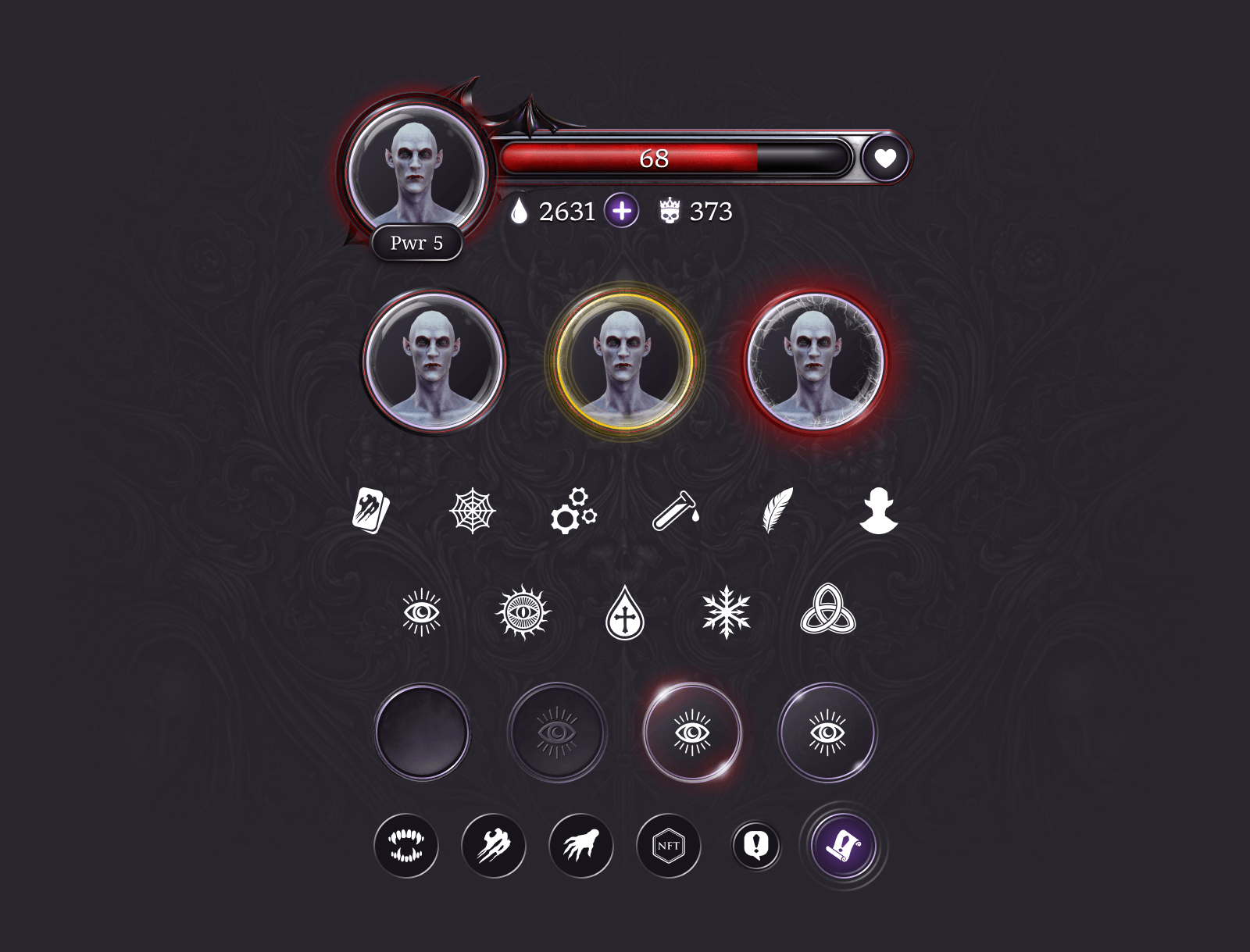This screenshot has width=1250, height=952.
Task: Click the plus button beside 2631
Action: 621,211
